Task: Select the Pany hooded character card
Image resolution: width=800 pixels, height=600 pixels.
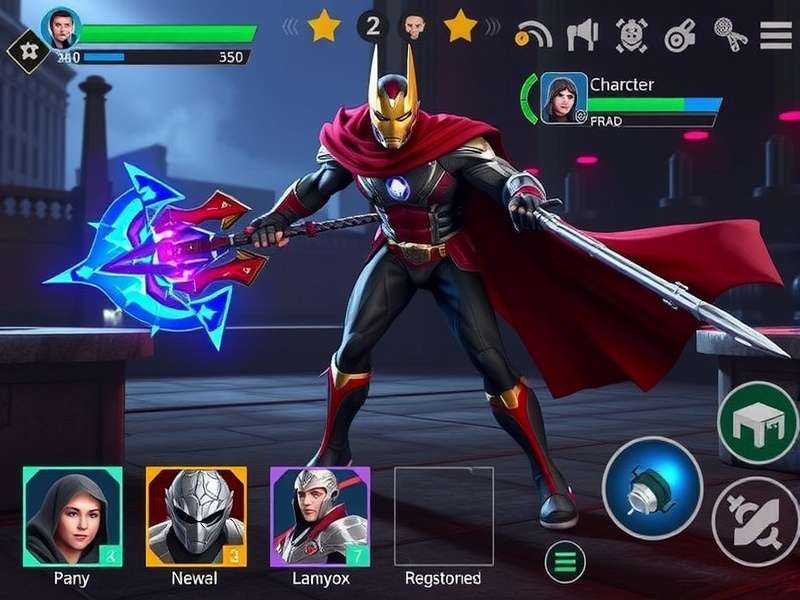Action: [x=72, y=516]
